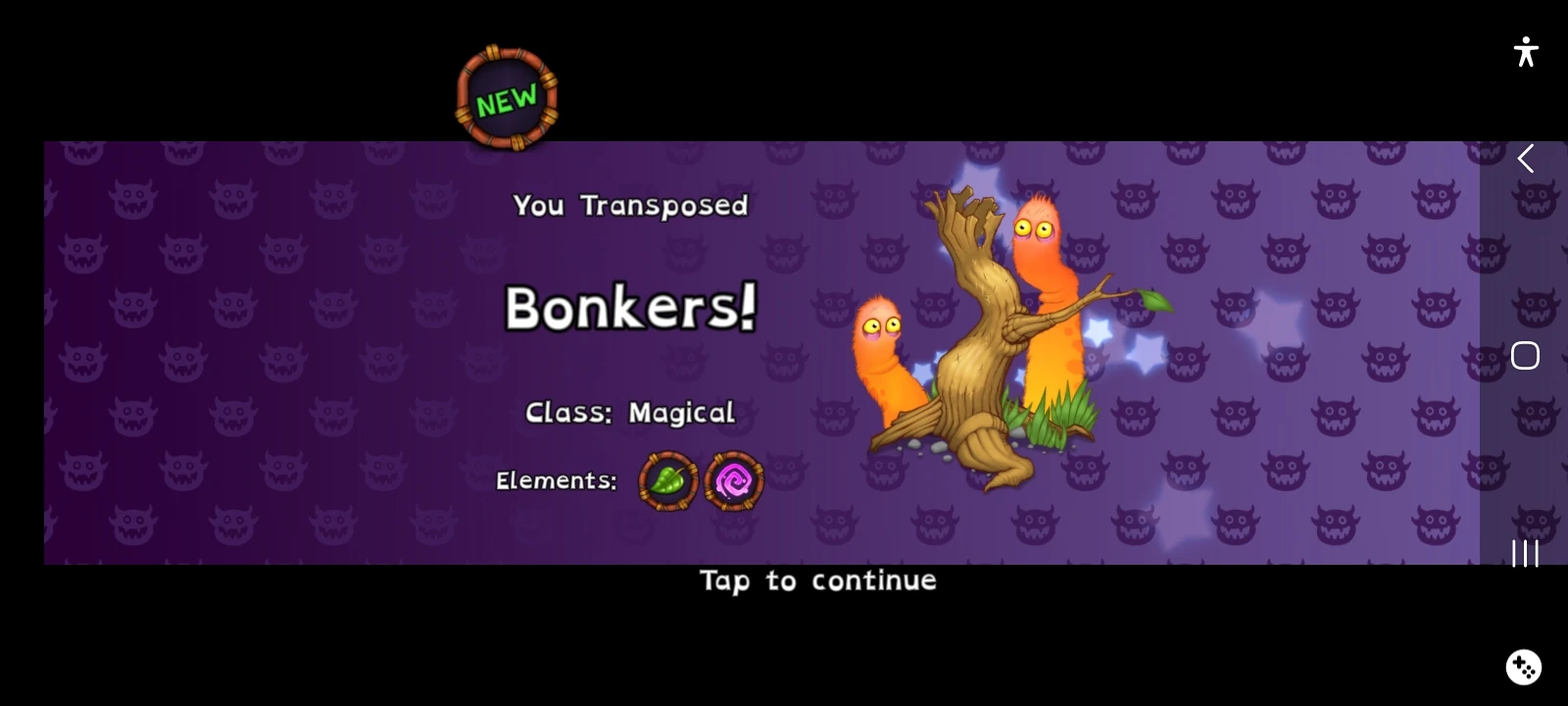Screen dimensions: 1568x706
Task: Open the gamepad controller icon
Action: tap(1522, 666)
